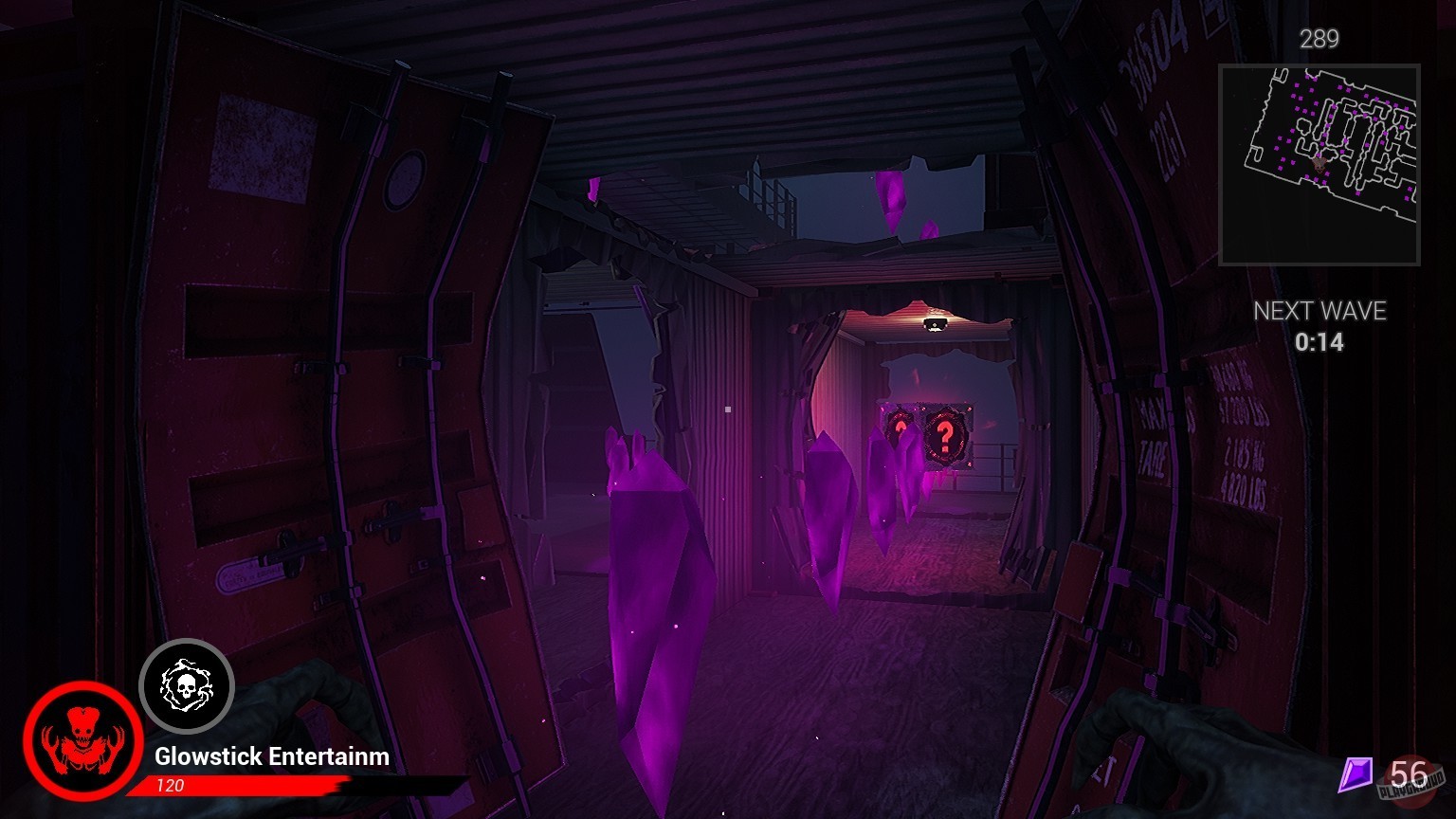Image resolution: width=1456 pixels, height=819 pixels.
Task: Select the skull clan emblem above the health bar
Action: click(x=187, y=685)
